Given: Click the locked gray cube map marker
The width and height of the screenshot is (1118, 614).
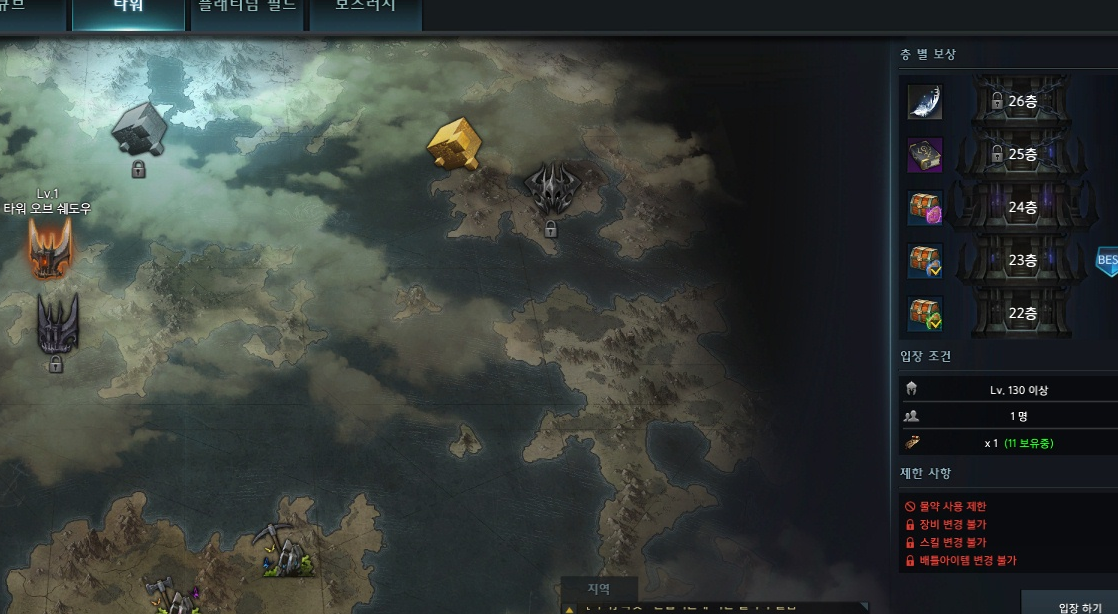Looking at the screenshot, I should coord(136,129).
